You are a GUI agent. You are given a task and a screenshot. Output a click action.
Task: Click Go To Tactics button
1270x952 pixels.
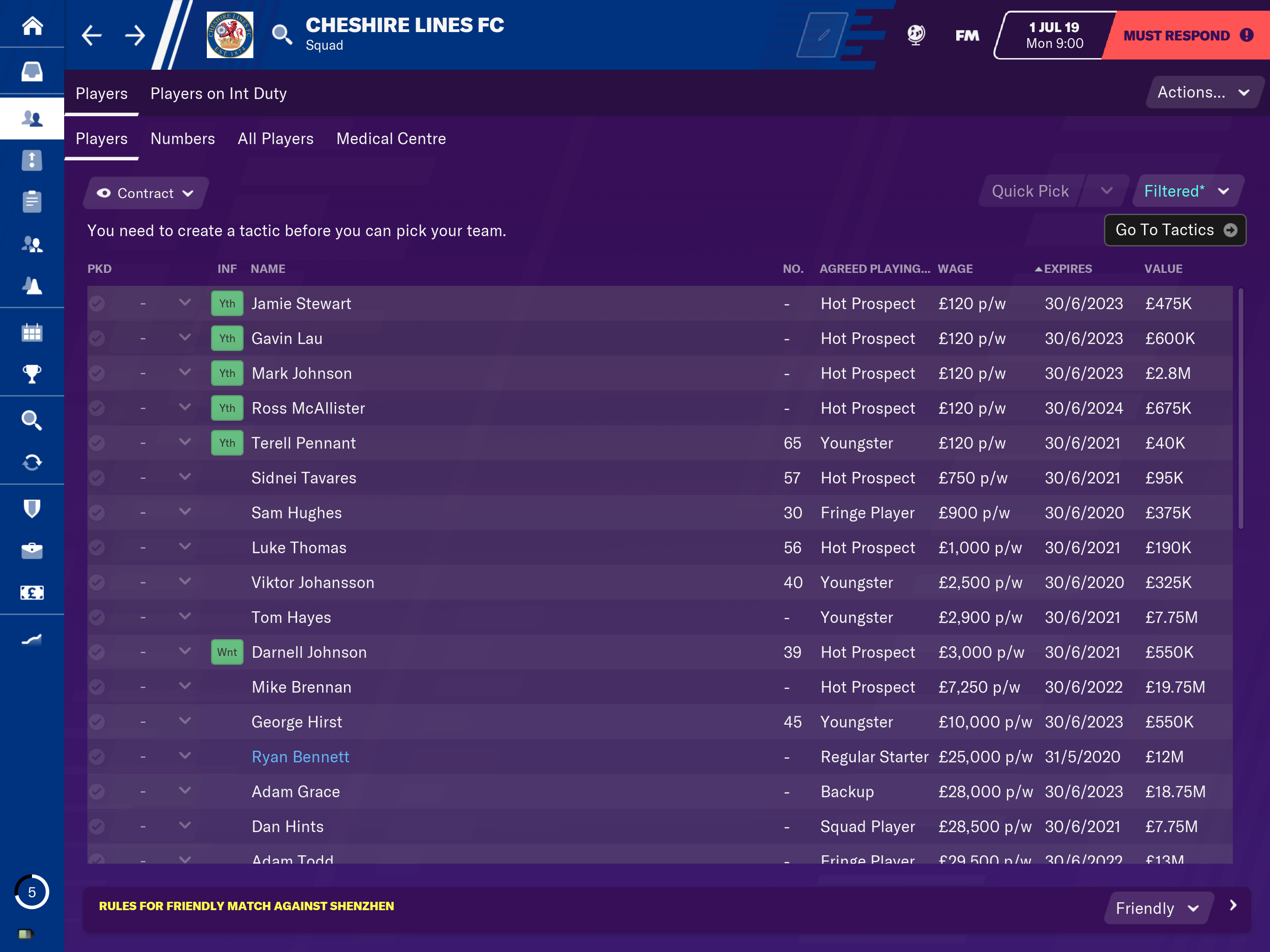1174,230
